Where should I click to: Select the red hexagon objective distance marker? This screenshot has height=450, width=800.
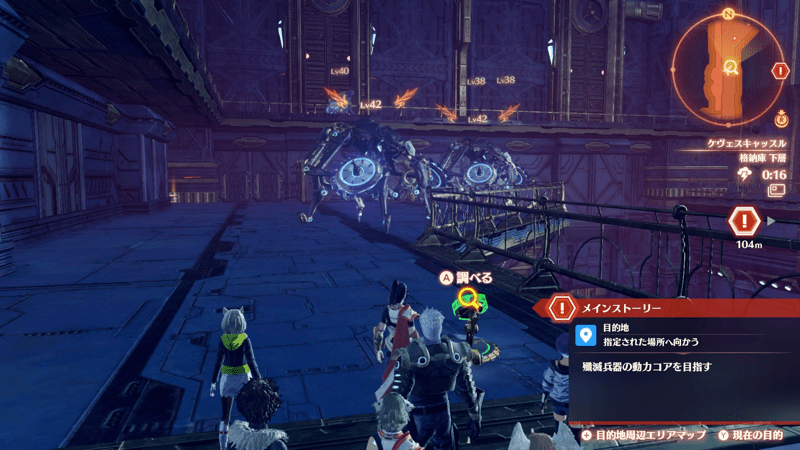(745, 220)
